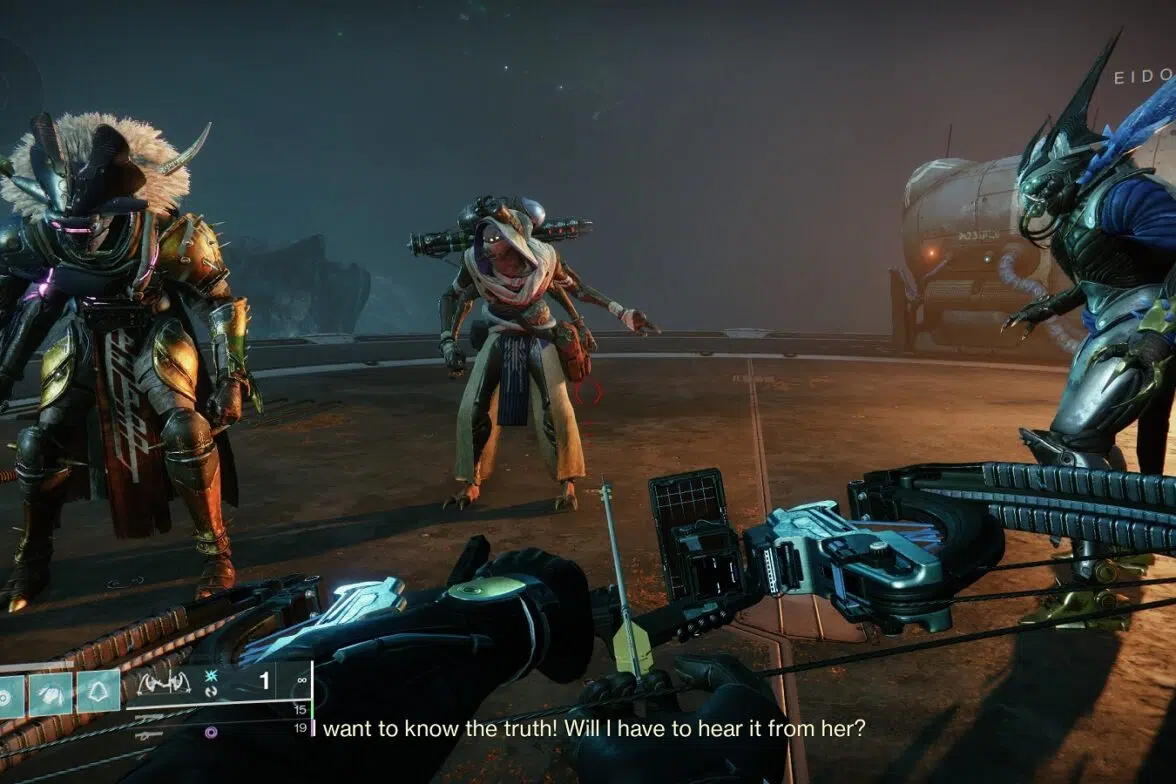1176x784 pixels.
Task: Activate the grenade ability icon
Action: click(x=10, y=691)
